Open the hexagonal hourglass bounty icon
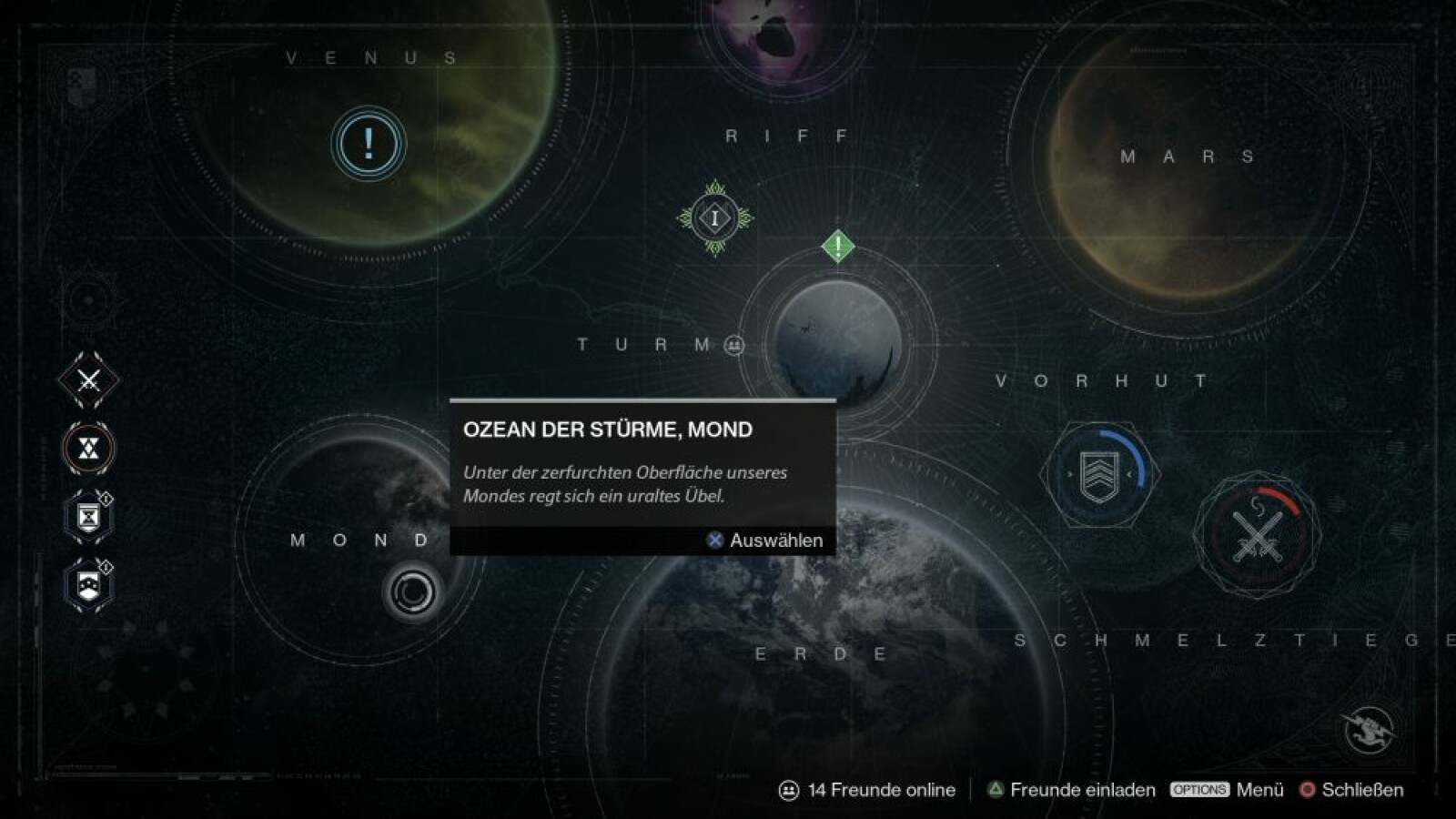The image size is (1456, 819). pos(88,517)
